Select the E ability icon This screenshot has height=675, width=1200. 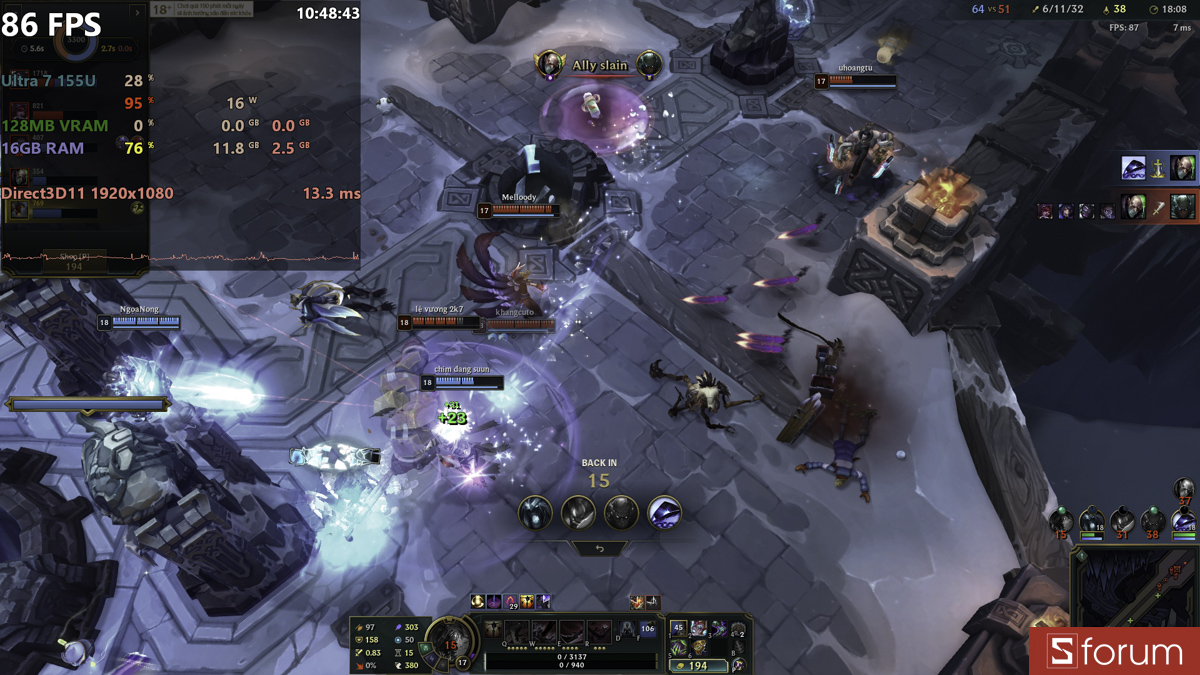[x=571, y=632]
